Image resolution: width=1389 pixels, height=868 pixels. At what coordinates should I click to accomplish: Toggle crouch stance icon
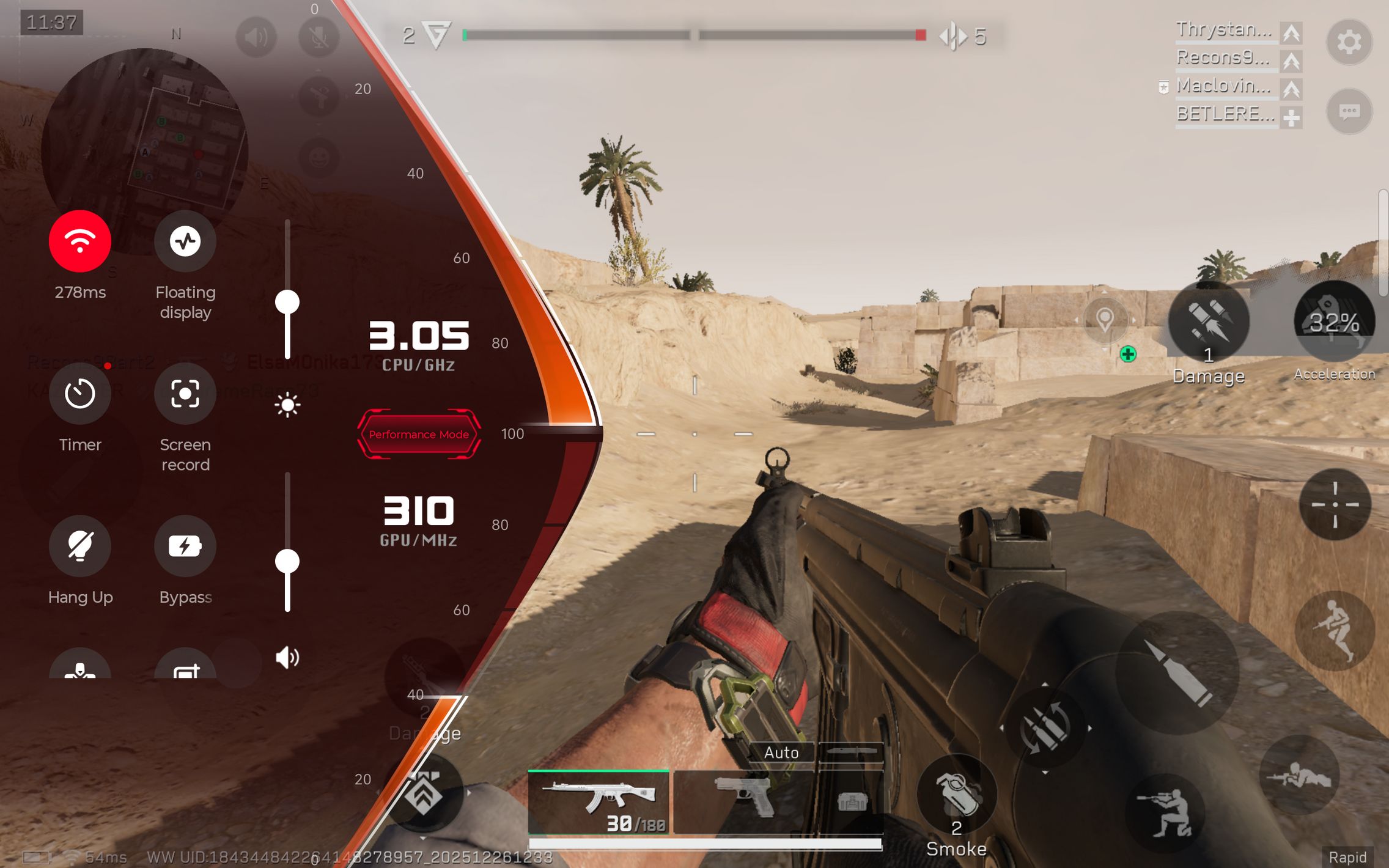click(1165, 813)
